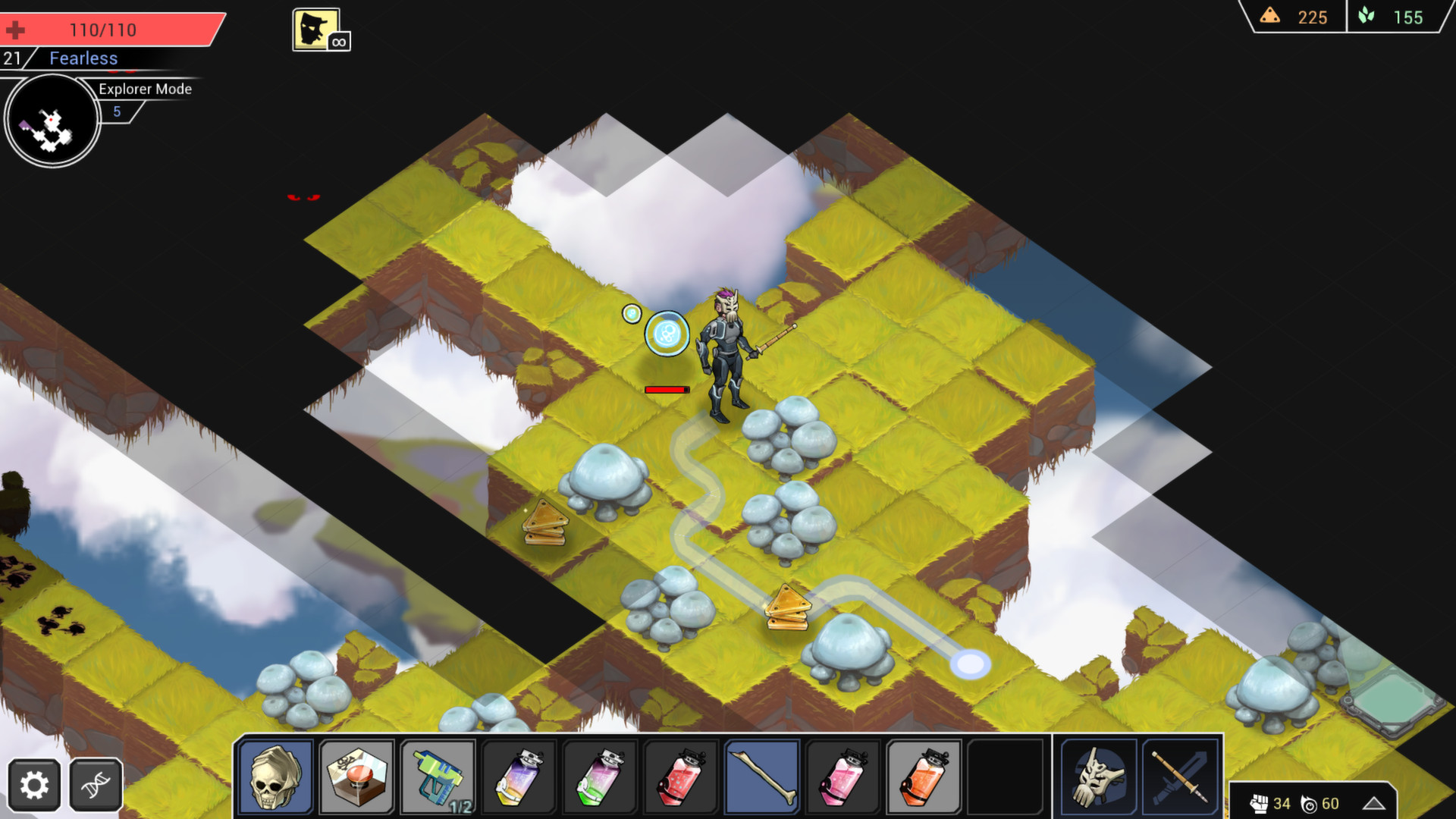This screenshot has width=1456, height=819.
Task: Click the Fearless character title
Action: point(83,58)
